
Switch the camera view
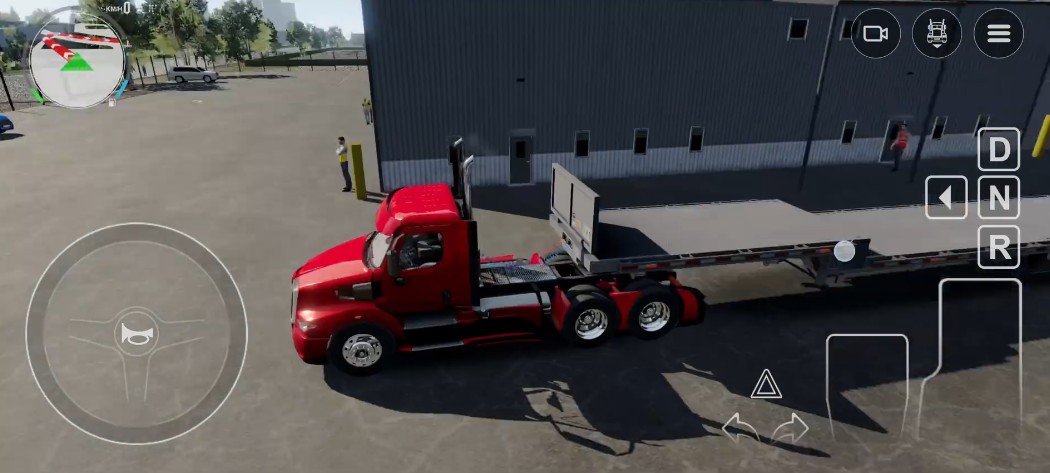click(876, 34)
